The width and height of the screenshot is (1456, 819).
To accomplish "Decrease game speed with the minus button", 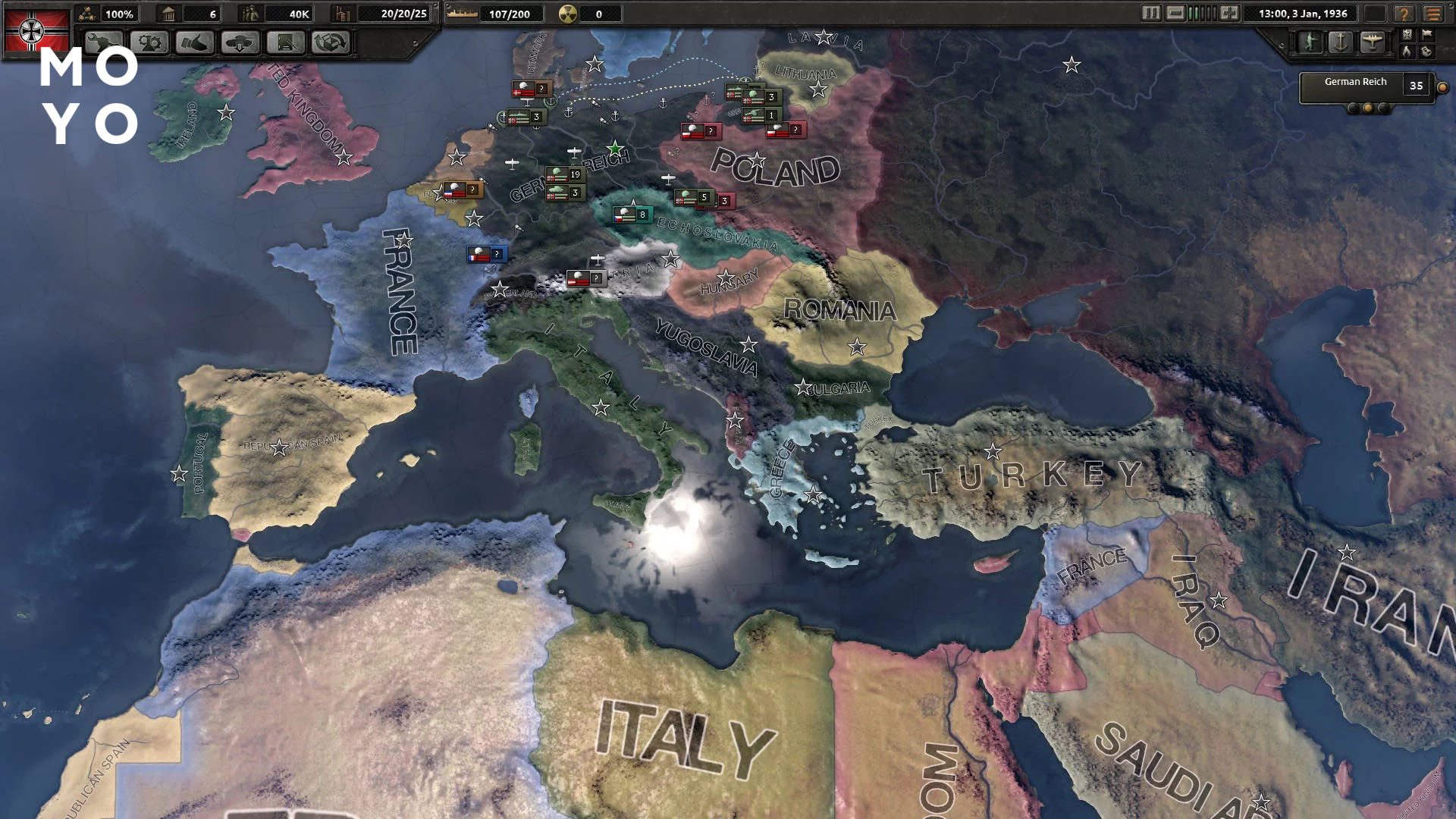I will [1175, 13].
